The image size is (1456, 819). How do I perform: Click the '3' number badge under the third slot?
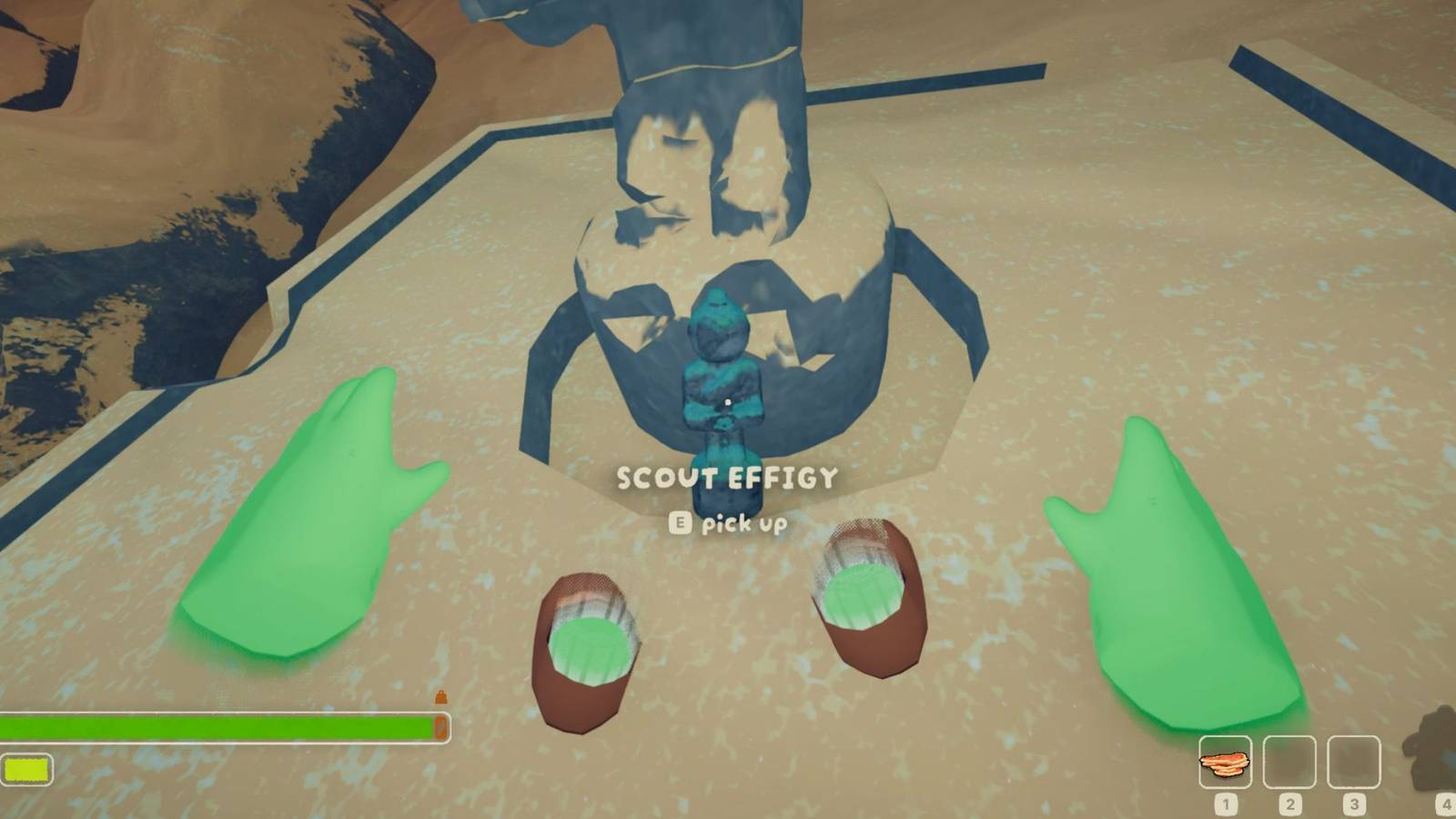[1354, 803]
